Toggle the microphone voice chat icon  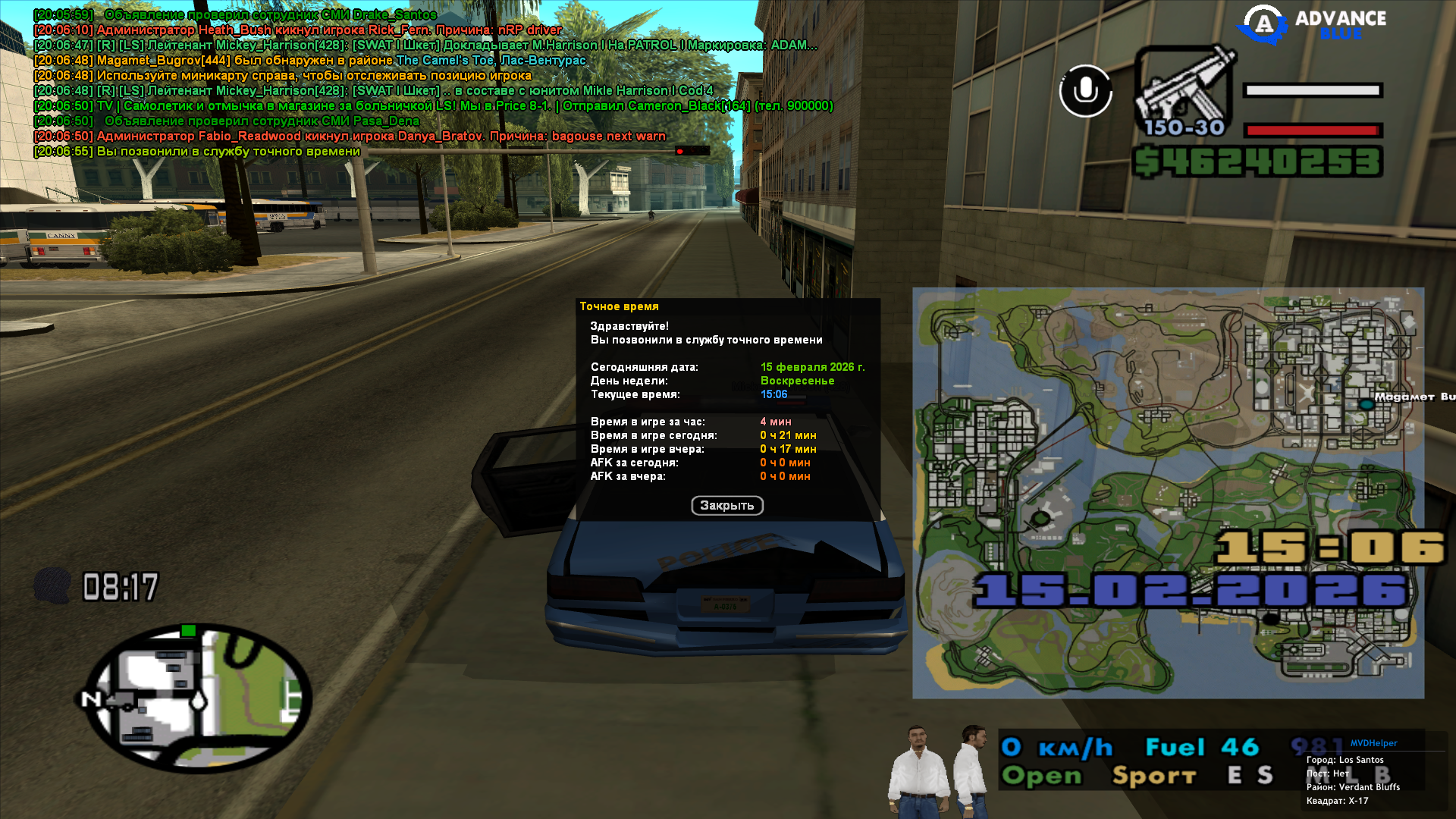(x=1085, y=91)
